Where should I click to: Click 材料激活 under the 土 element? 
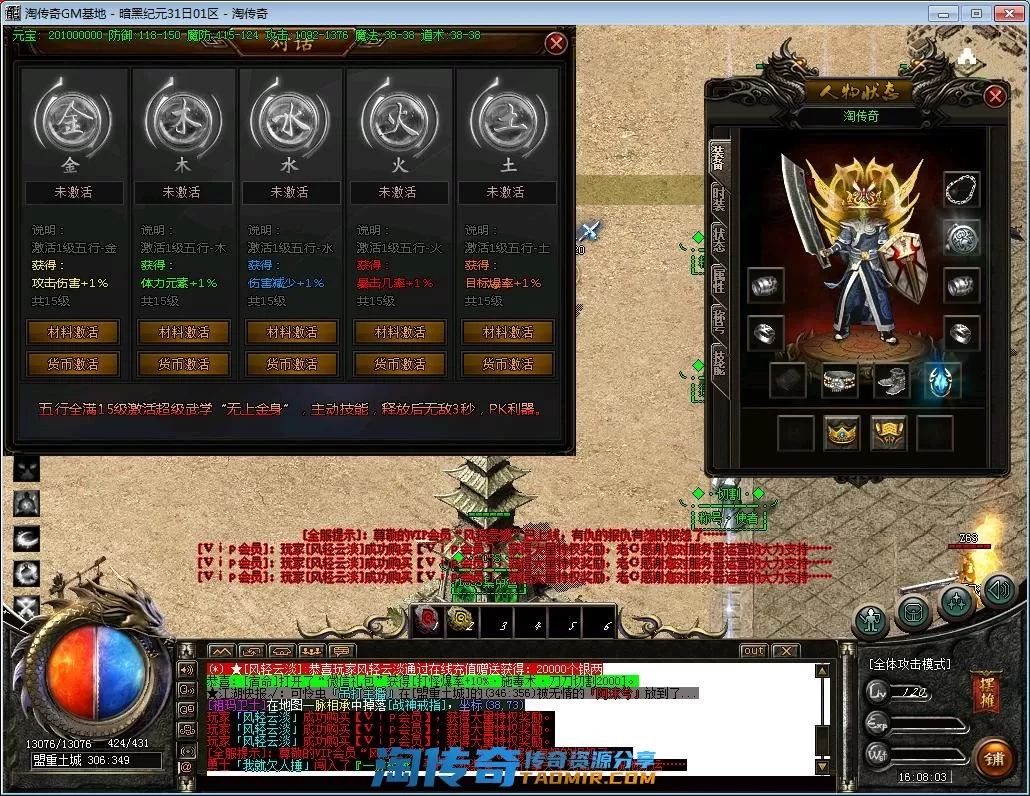coord(507,332)
